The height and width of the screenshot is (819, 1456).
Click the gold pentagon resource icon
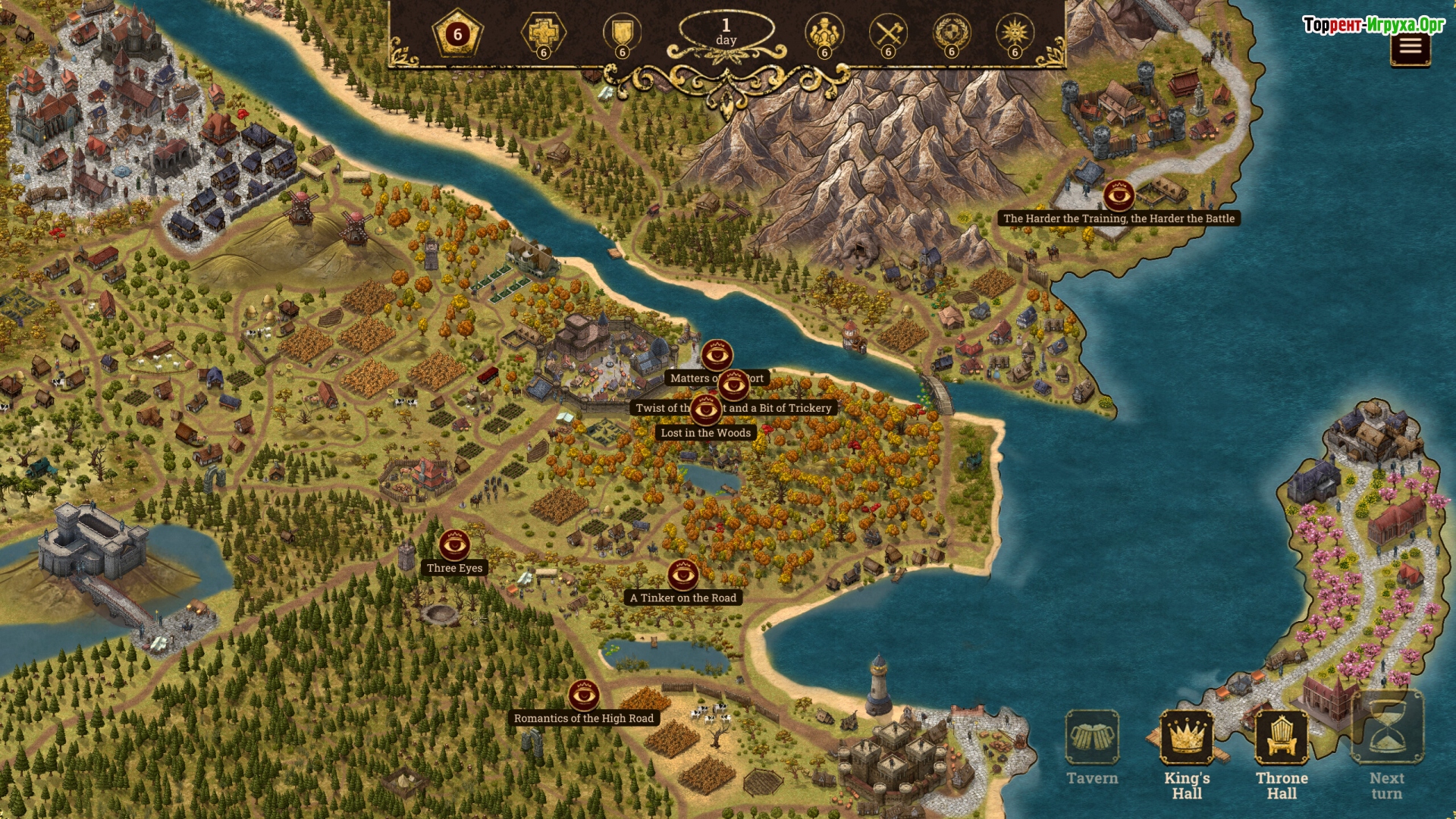pos(457,34)
